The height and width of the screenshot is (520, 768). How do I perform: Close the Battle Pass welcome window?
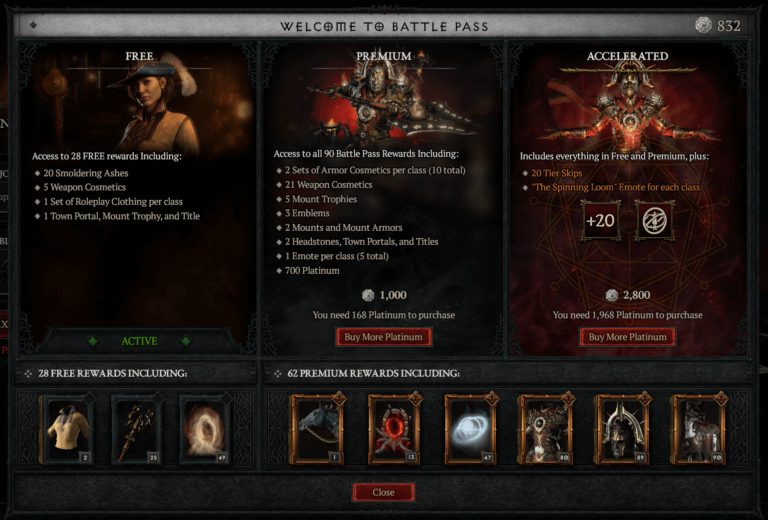(x=383, y=492)
